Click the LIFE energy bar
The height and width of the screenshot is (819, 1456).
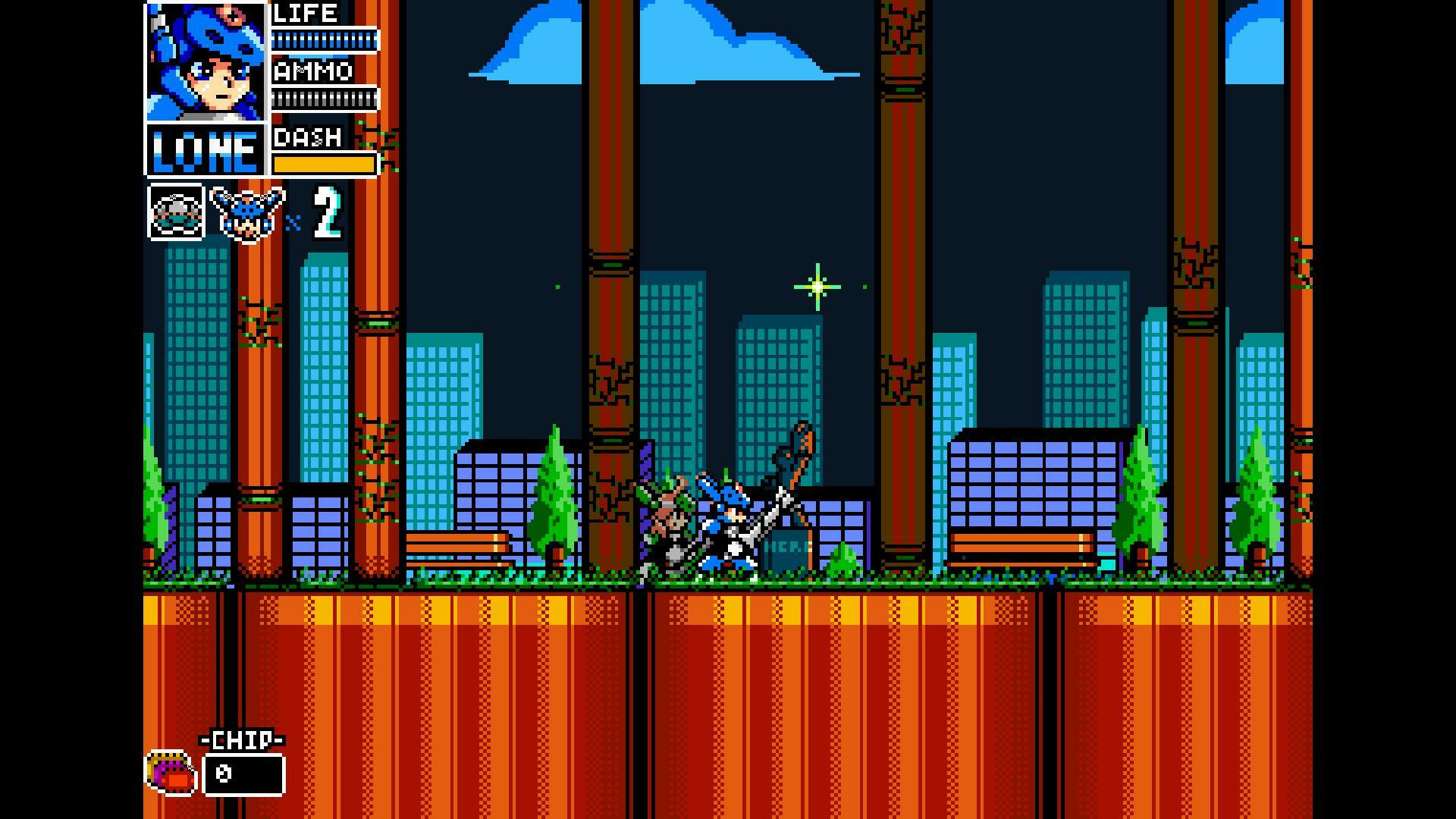[x=326, y=39]
